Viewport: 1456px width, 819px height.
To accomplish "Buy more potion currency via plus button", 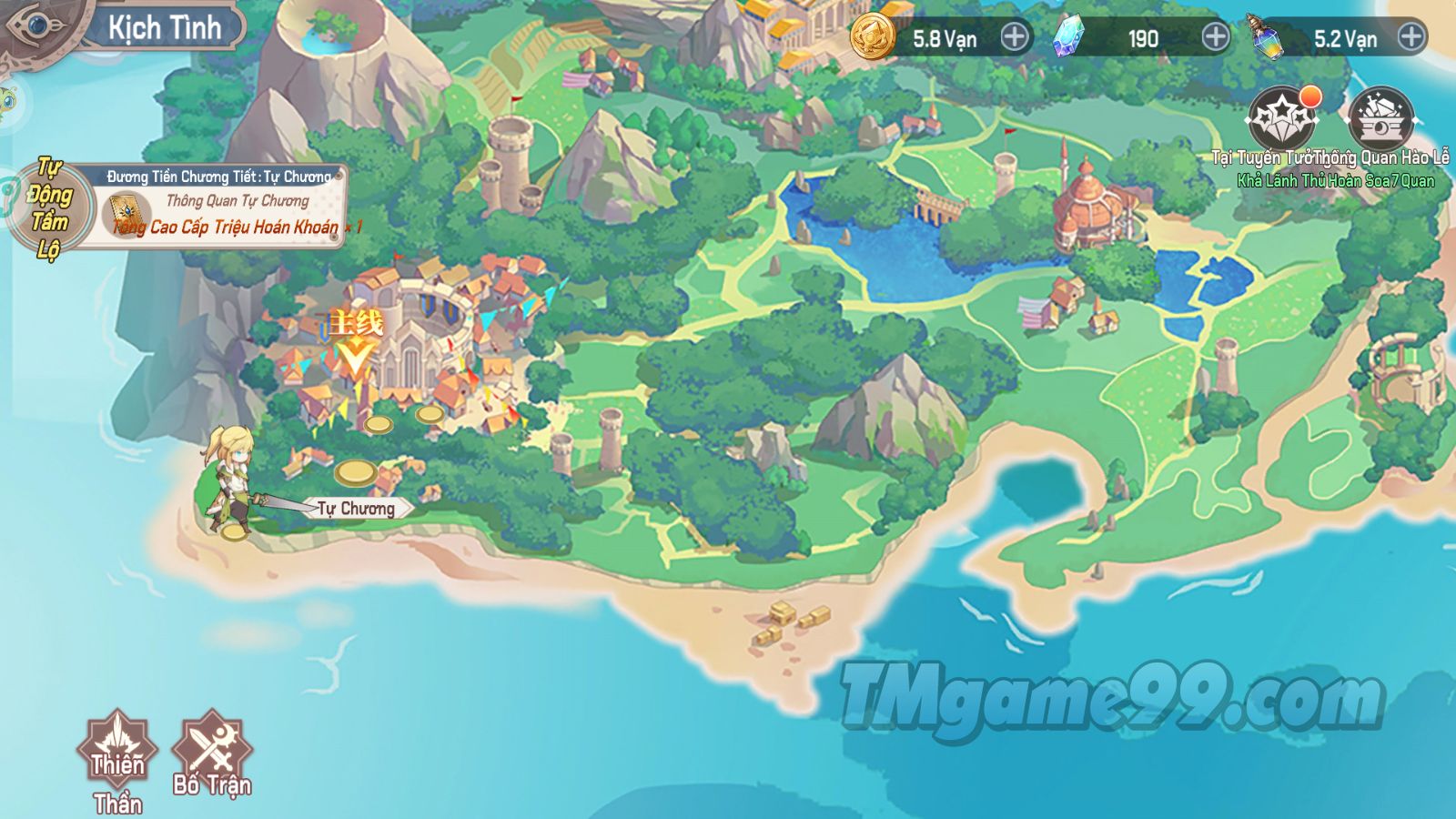I will click(x=1410, y=37).
